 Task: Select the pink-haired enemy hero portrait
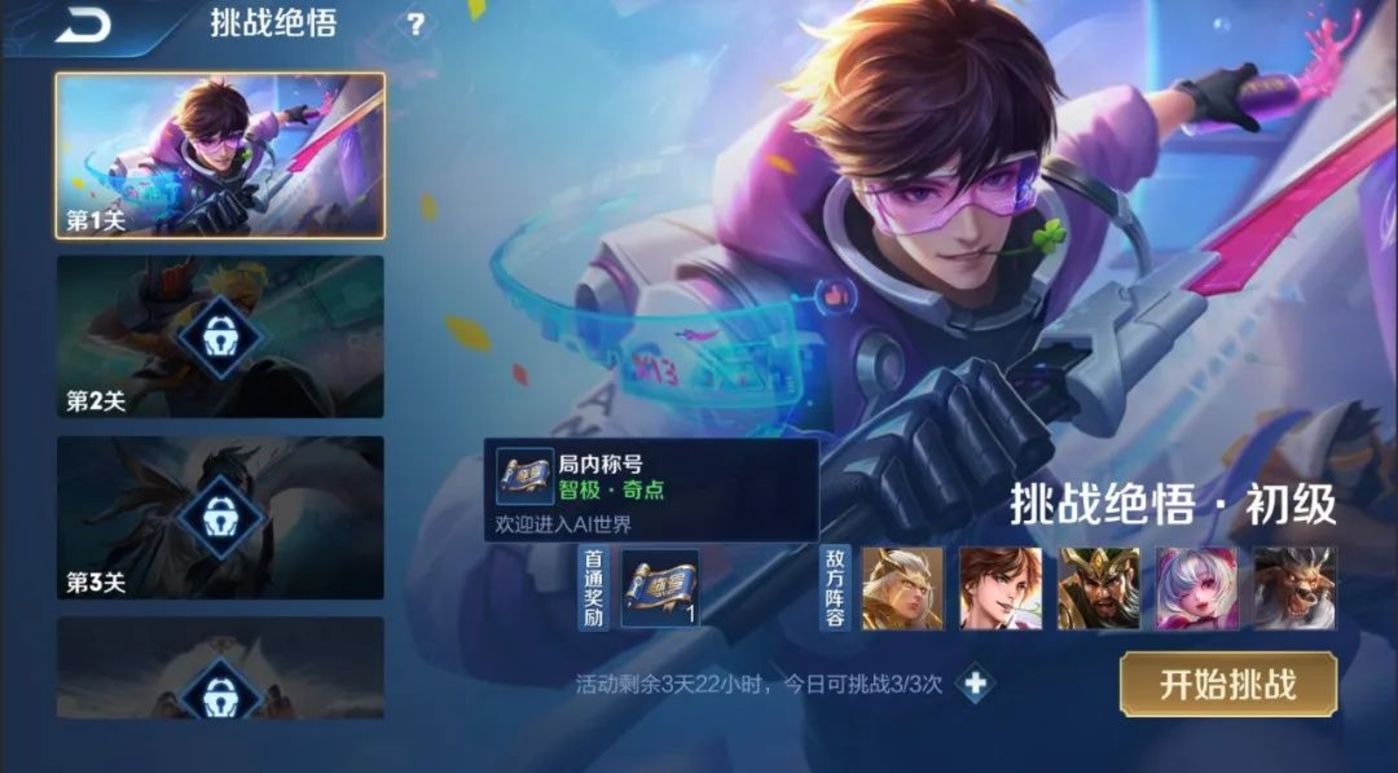click(x=1198, y=590)
